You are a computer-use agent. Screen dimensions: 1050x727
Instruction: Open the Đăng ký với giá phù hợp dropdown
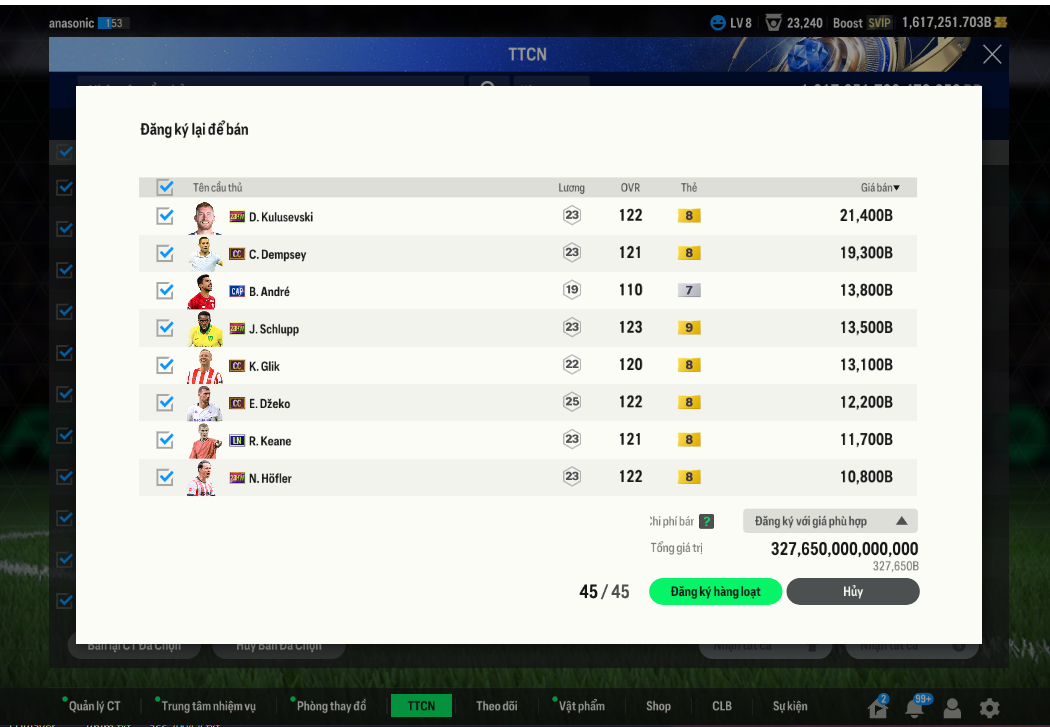coord(830,521)
